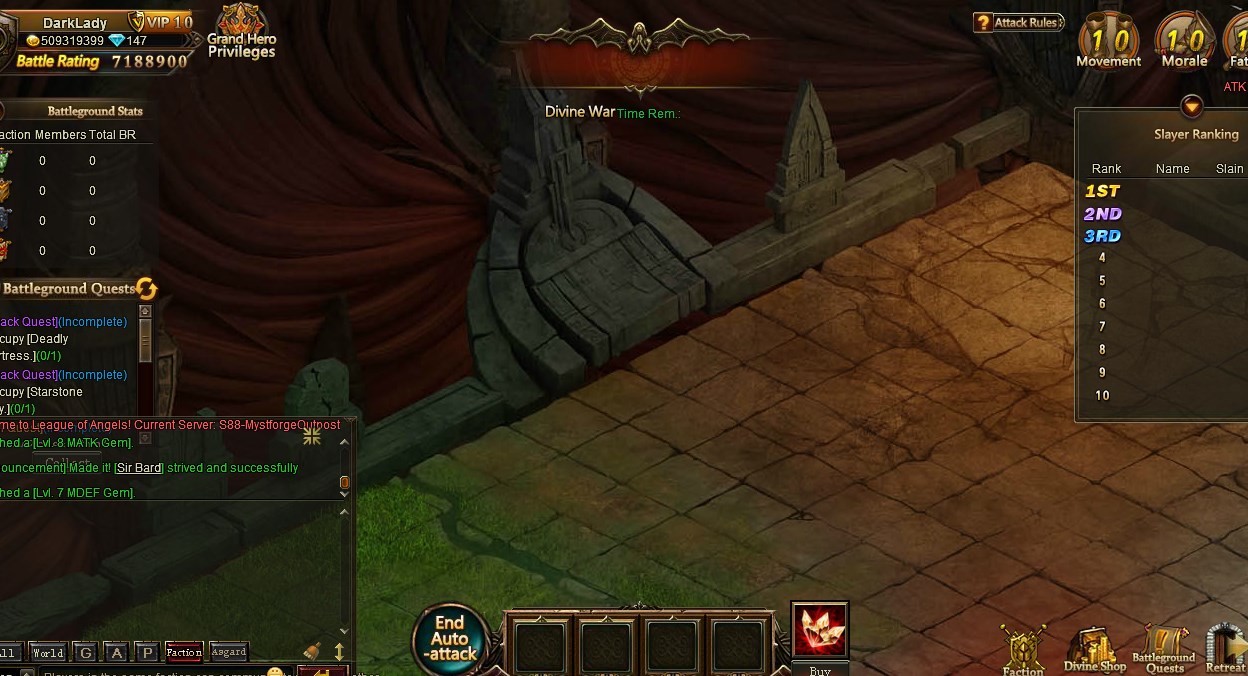Switch to the Asgard chat tab

click(229, 653)
